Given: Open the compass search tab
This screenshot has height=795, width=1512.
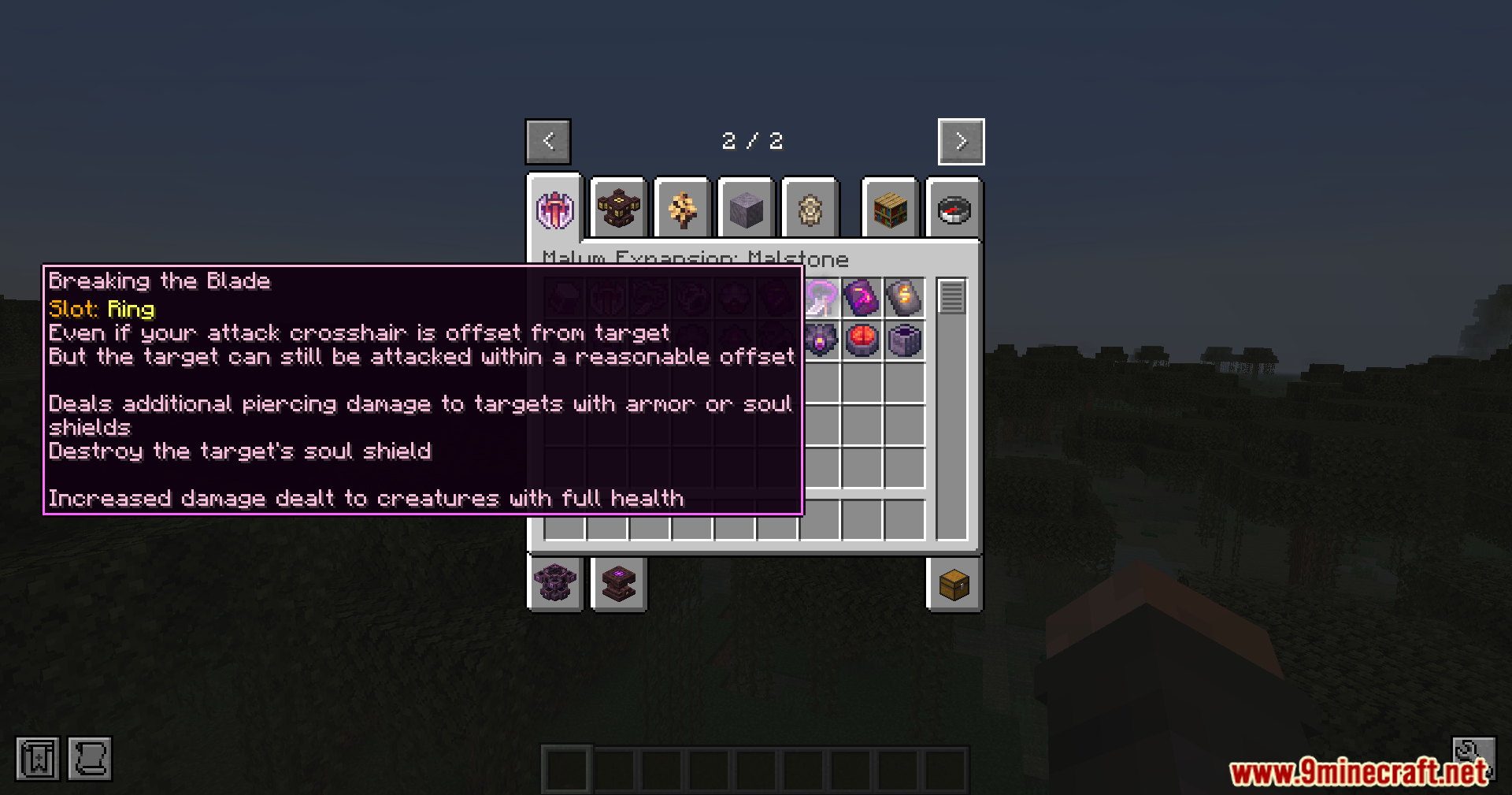Looking at the screenshot, I should tap(954, 210).
